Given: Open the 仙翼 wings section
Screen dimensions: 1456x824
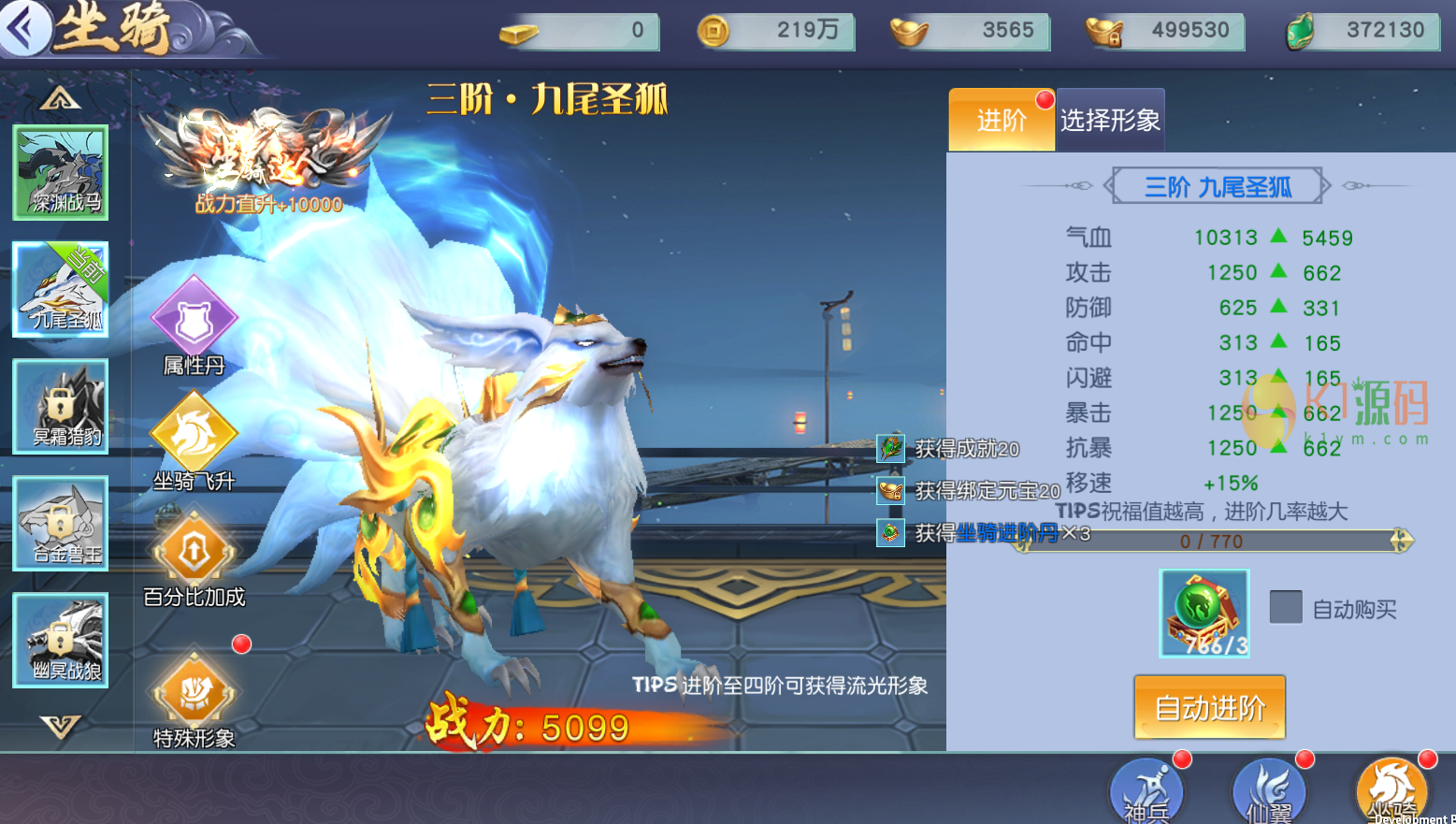Looking at the screenshot, I should 1268,791.
